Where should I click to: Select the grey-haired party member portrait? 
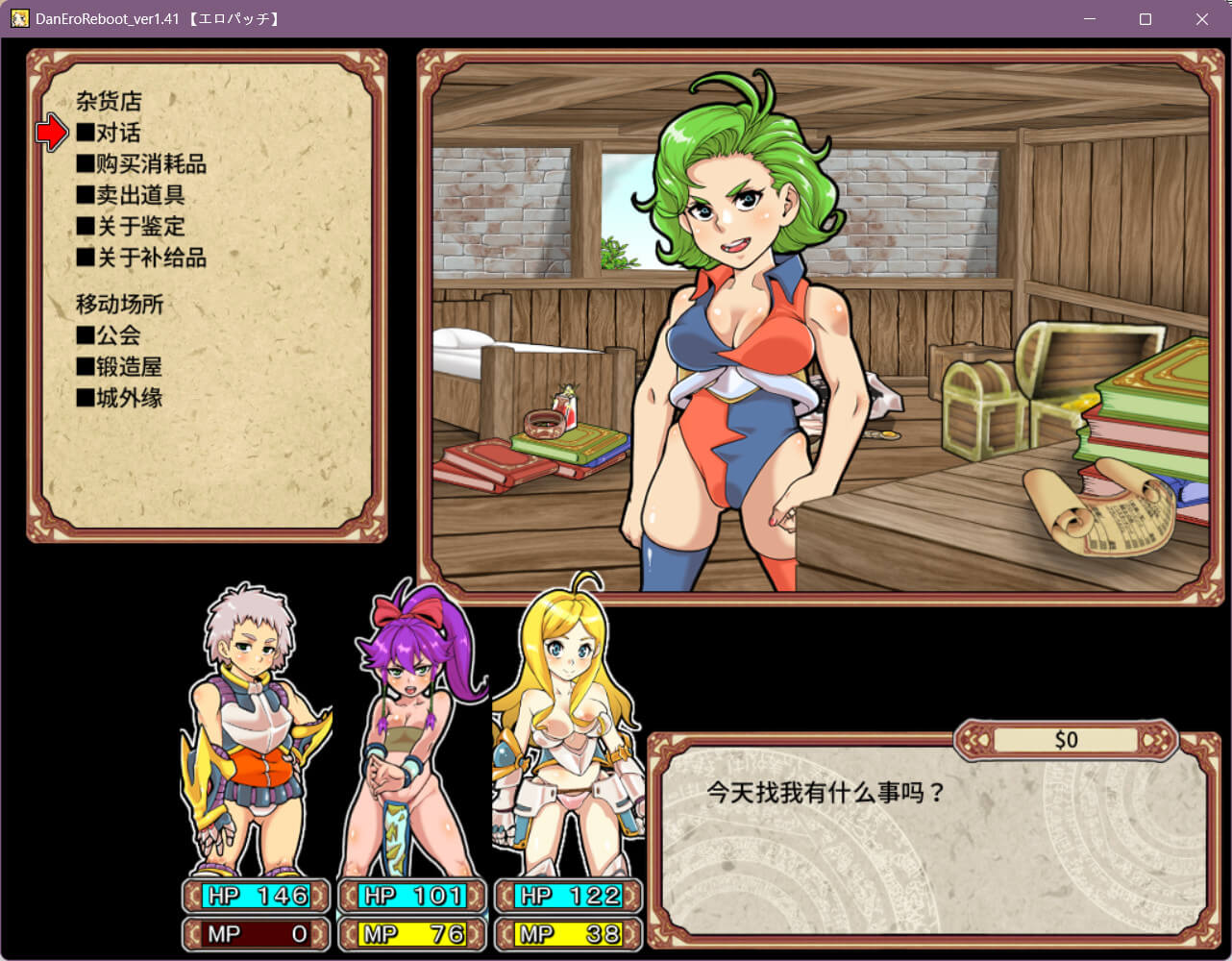click(254, 730)
